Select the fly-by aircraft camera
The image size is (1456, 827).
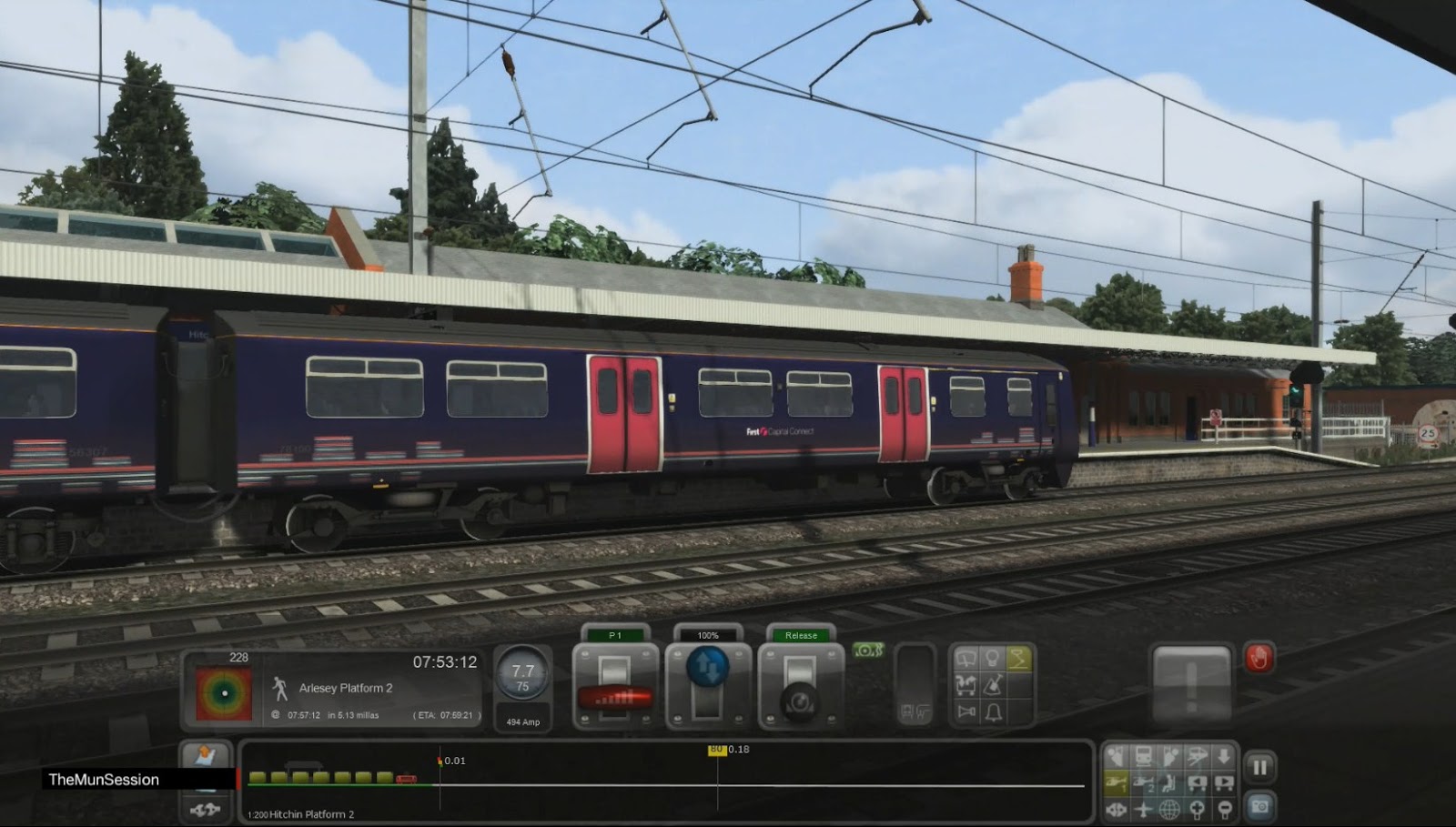(x=1142, y=808)
